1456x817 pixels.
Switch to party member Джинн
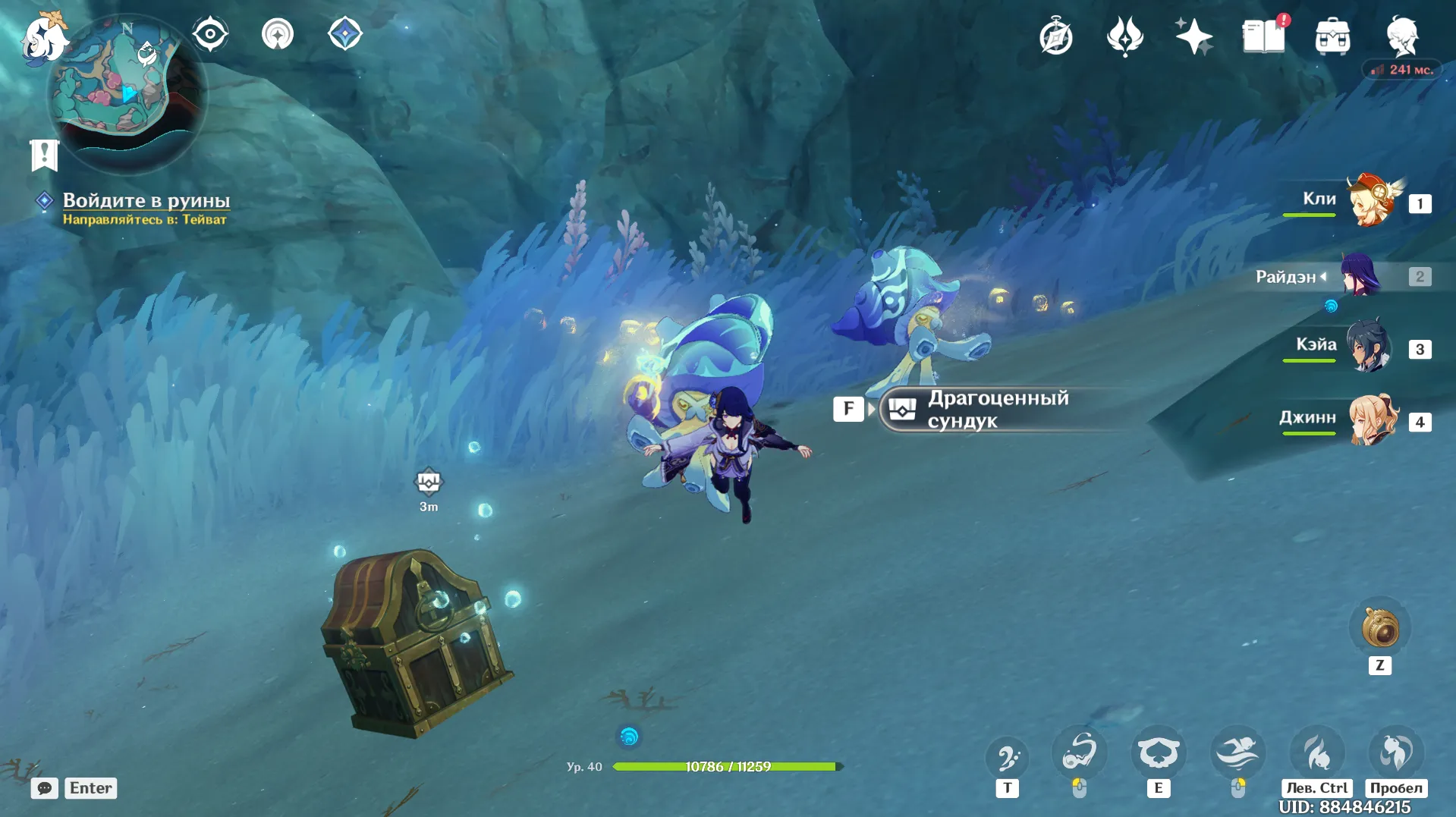(1372, 419)
